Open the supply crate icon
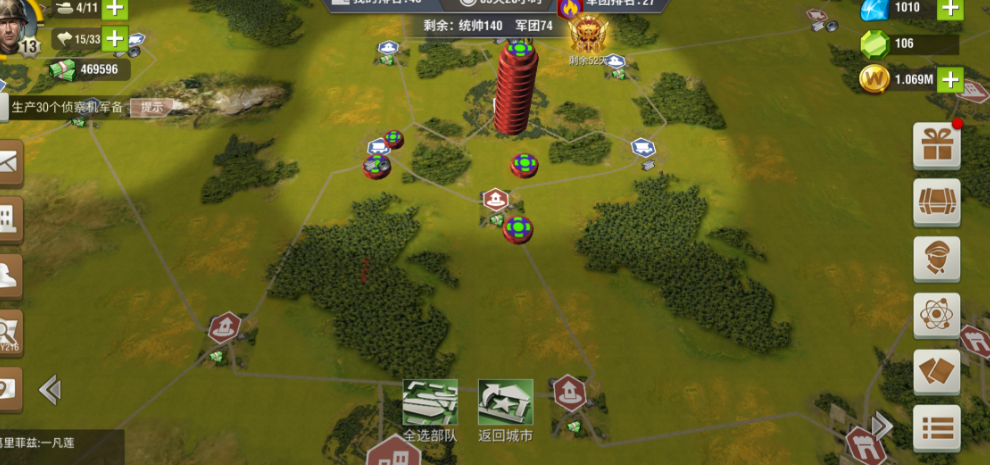Screen dimensions: 990x465 [x=937, y=203]
